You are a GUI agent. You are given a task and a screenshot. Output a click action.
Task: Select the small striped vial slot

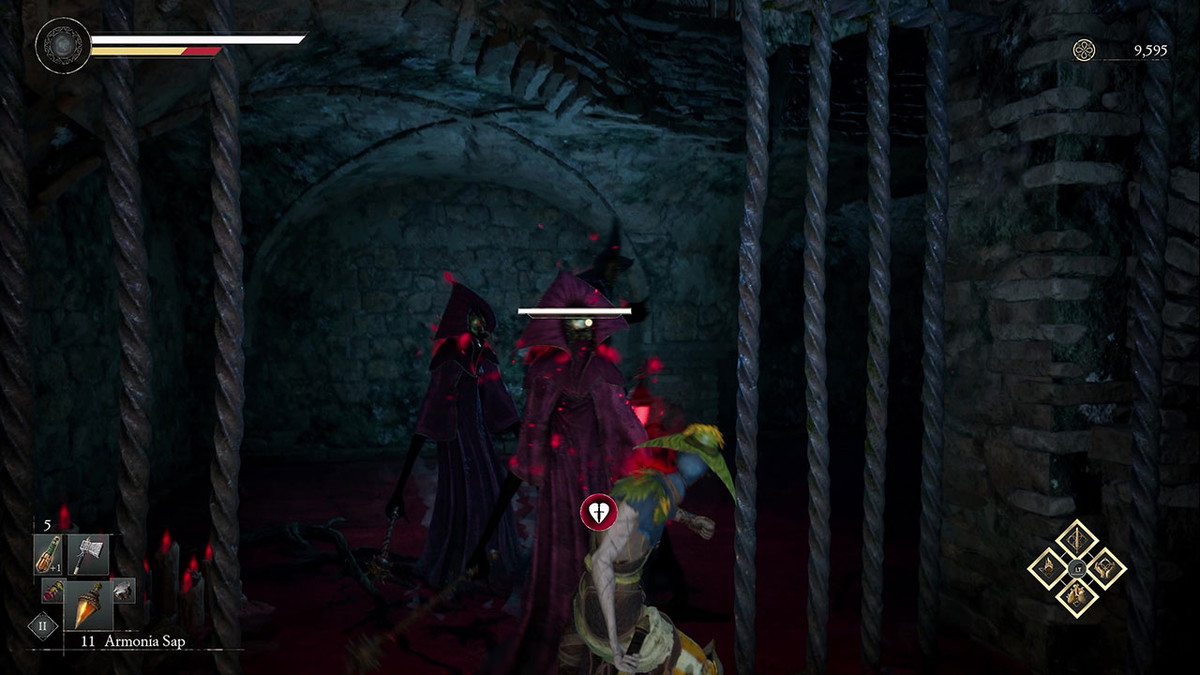coord(50,591)
